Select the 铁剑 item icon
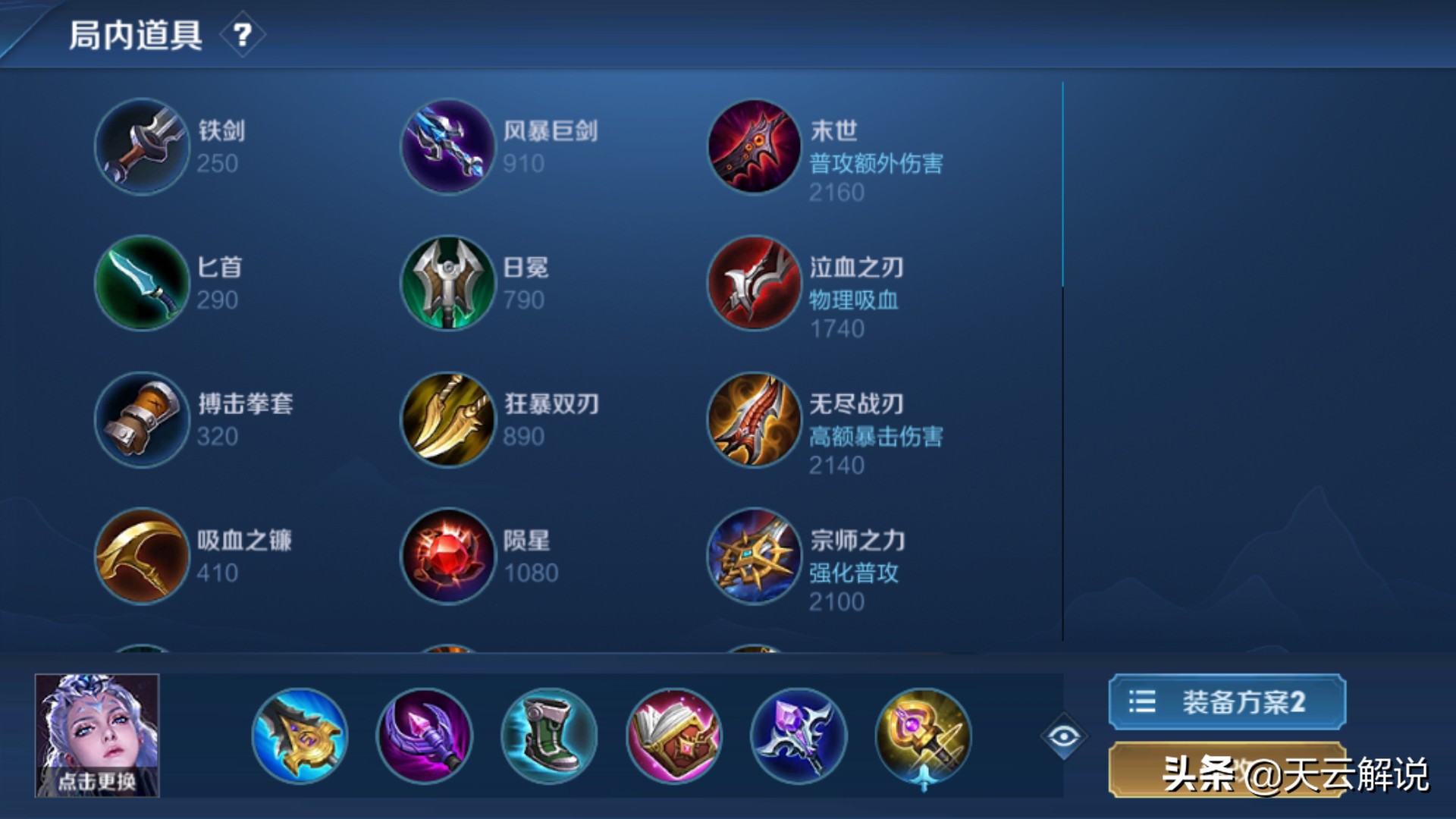 pos(141,147)
